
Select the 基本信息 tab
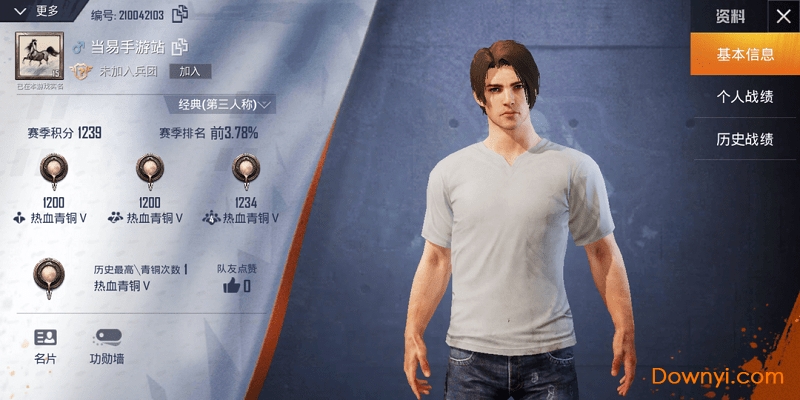pyautogui.click(x=745, y=55)
